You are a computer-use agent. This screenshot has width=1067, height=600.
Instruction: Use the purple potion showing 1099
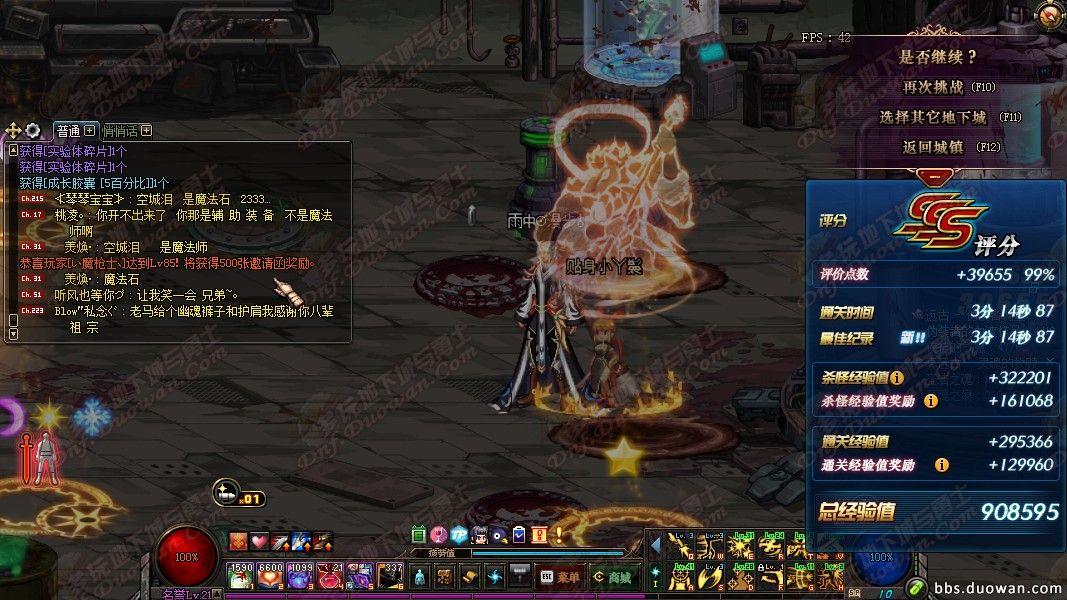coord(301,574)
